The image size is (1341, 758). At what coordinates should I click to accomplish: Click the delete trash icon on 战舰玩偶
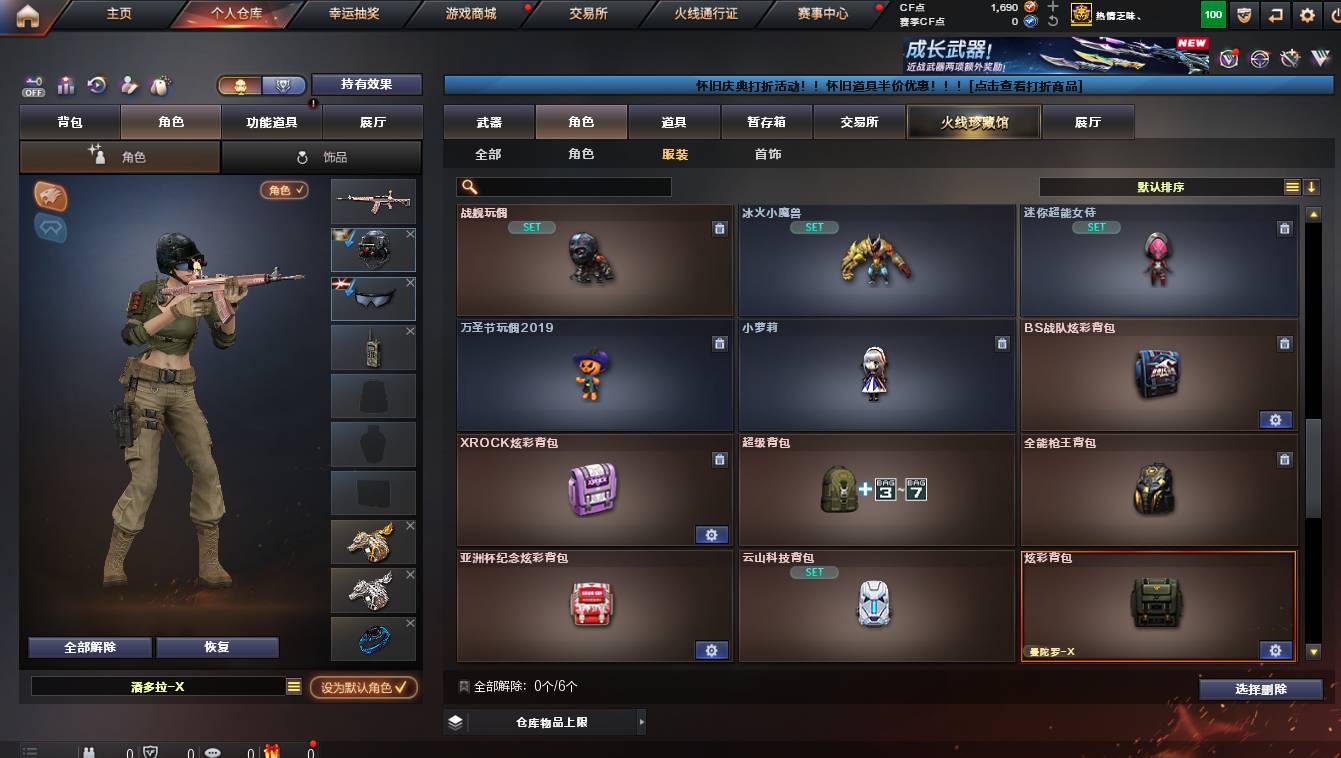(x=719, y=228)
